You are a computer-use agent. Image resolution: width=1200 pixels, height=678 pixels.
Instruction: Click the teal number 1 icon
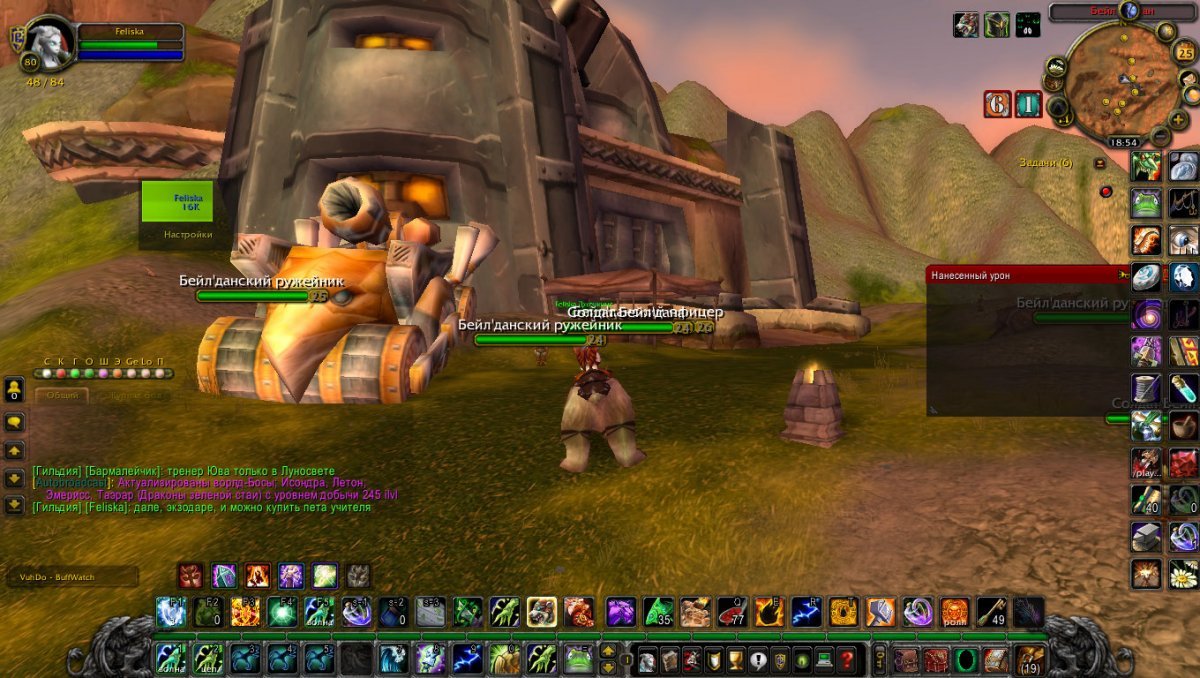pyautogui.click(x=1029, y=104)
